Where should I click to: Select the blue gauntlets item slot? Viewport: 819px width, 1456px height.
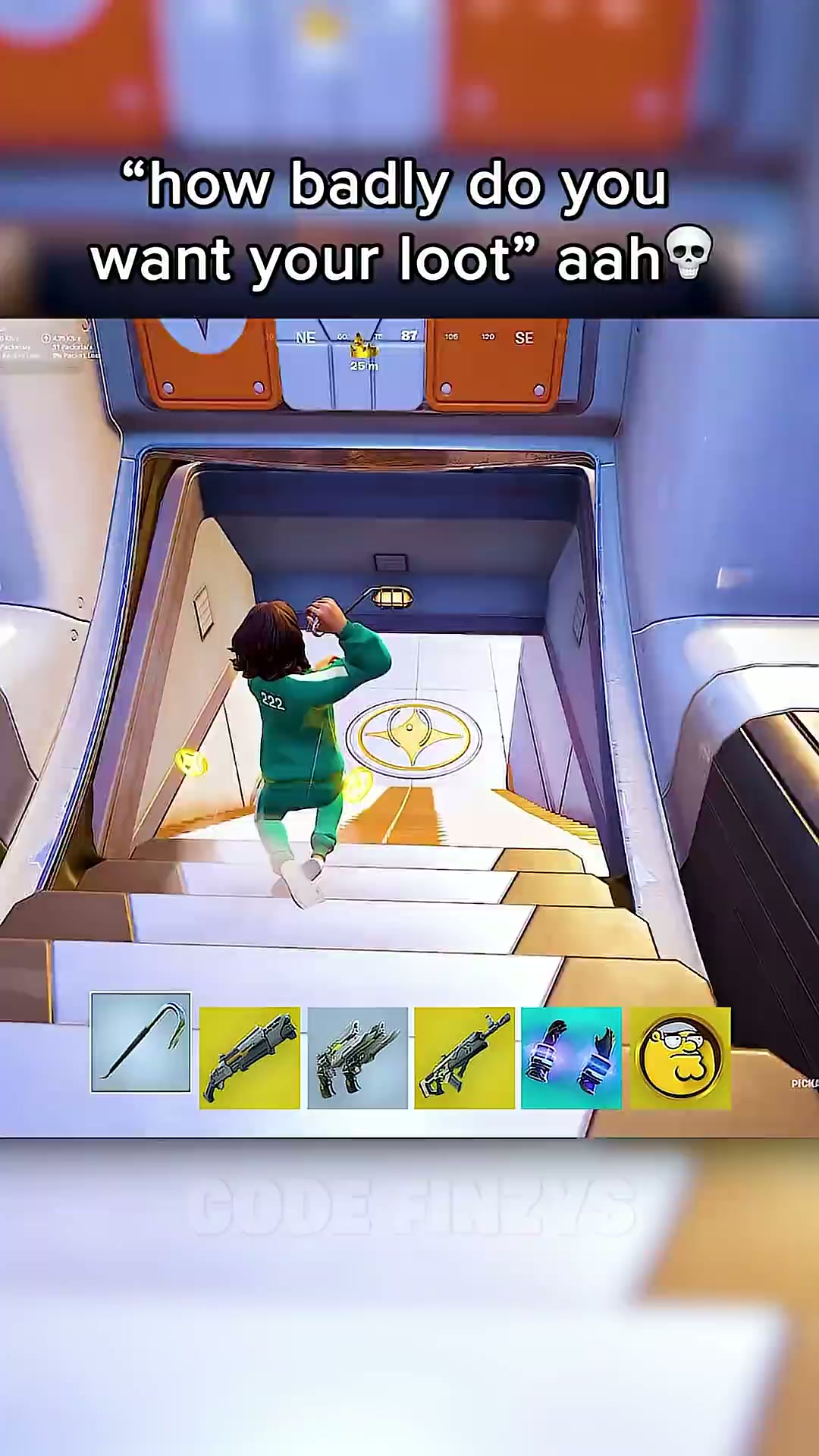571,1058
